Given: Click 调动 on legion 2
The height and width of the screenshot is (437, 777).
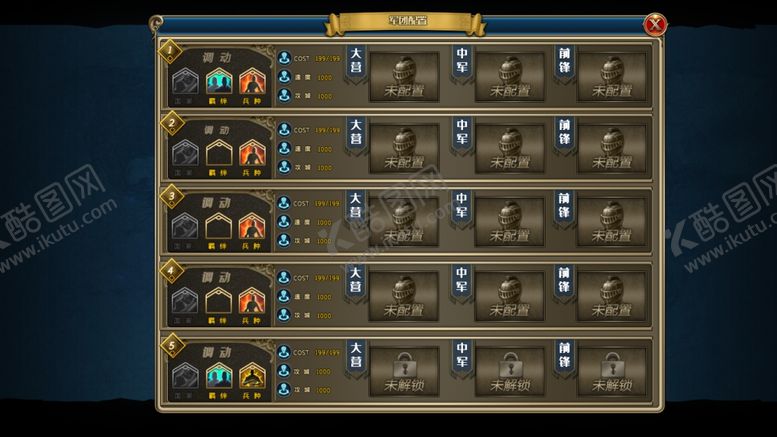Looking at the screenshot, I should tap(216, 130).
